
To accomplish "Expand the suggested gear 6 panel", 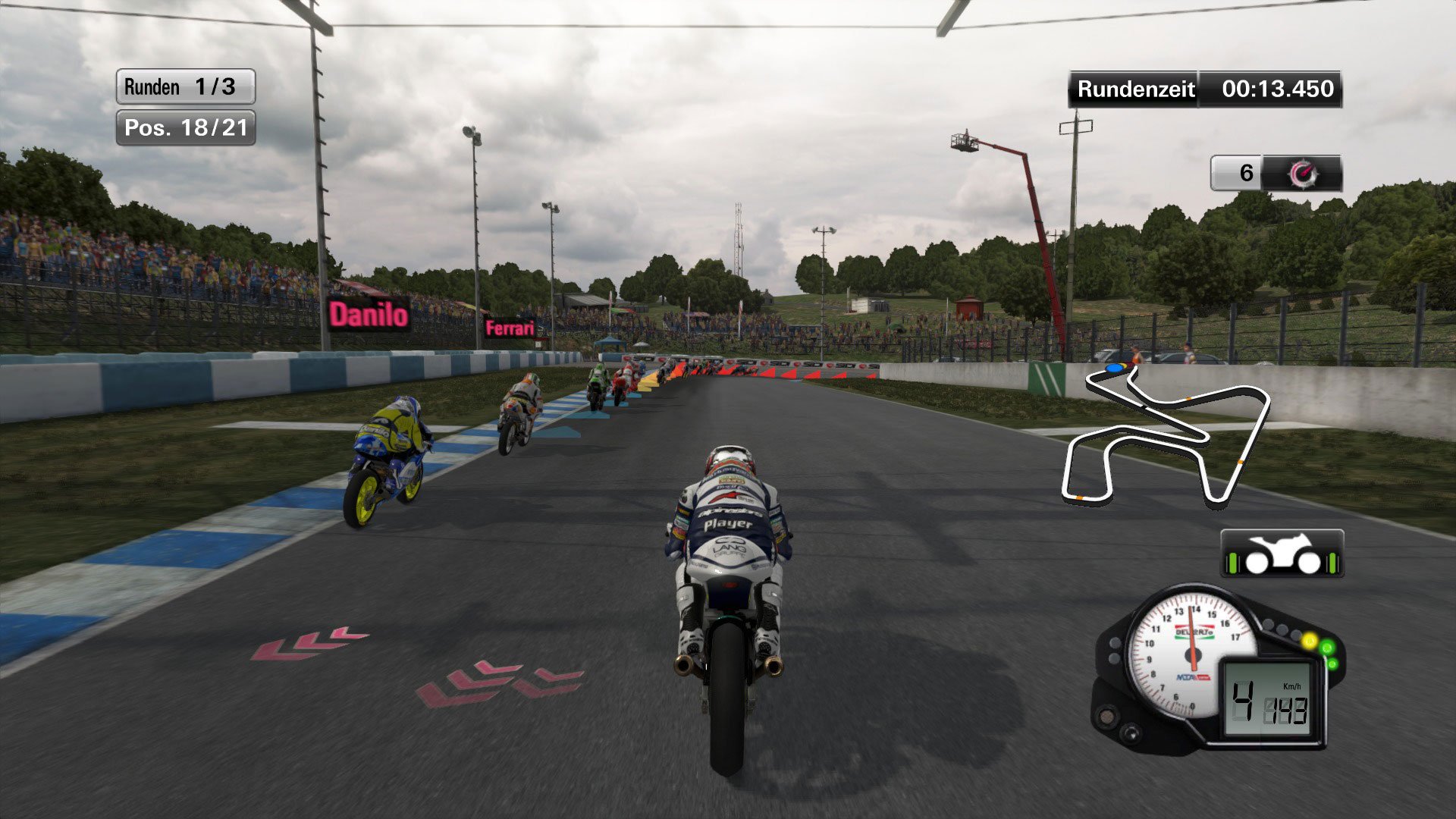I will coord(1246,173).
